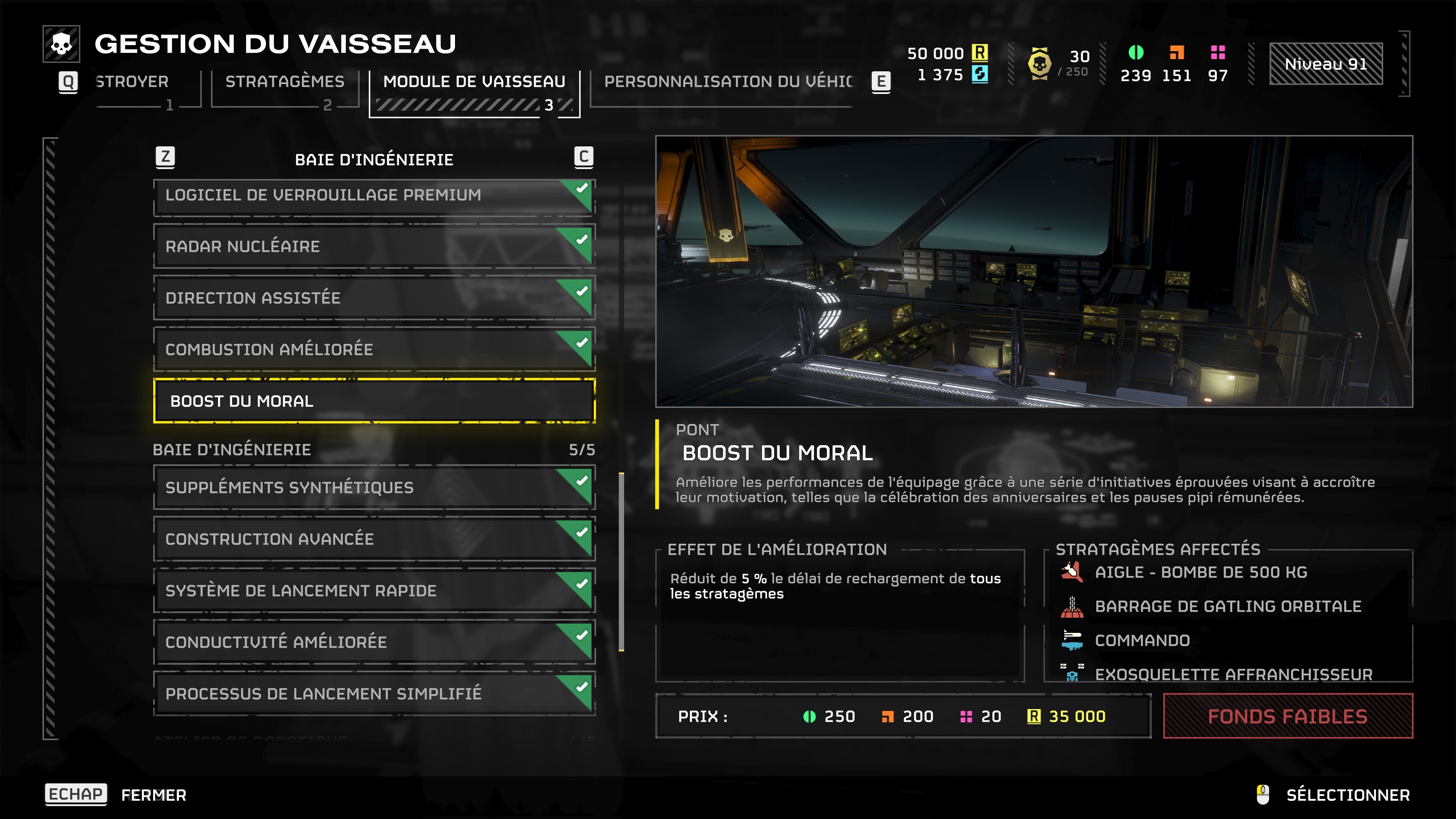The height and width of the screenshot is (819, 1456).
Task: Click the Barrage de Gatling Orbitale entry
Action: [1228, 607]
